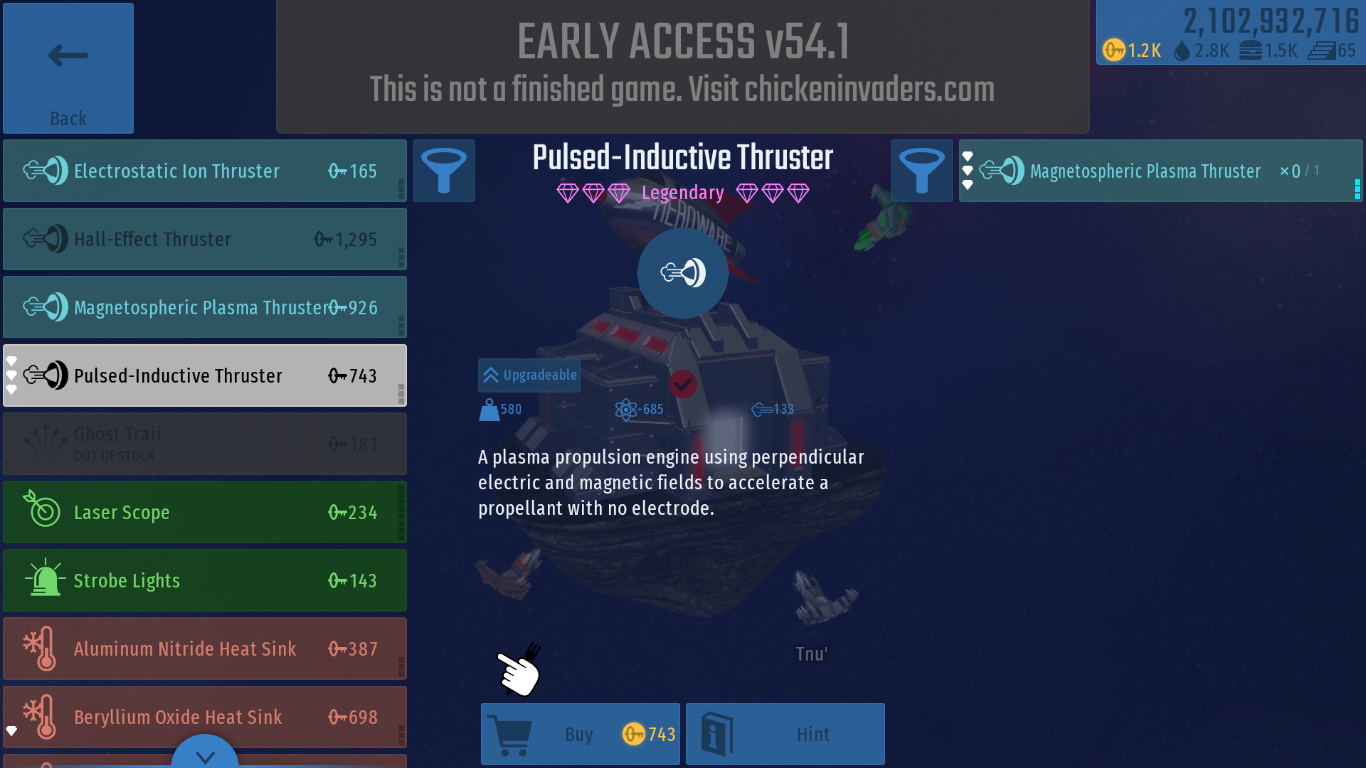The height and width of the screenshot is (768, 1366).
Task: Pick the Laser Scope item
Action: click(x=204, y=512)
